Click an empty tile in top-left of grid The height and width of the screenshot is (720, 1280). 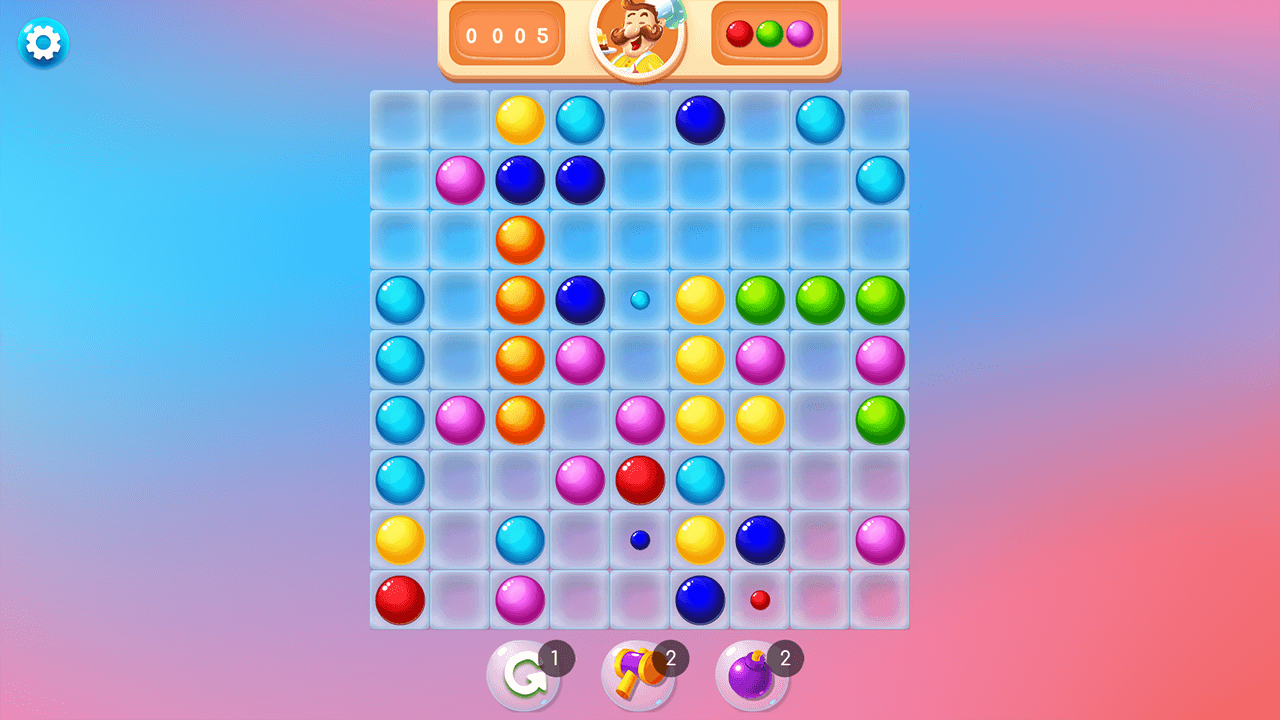[x=399, y=119]
